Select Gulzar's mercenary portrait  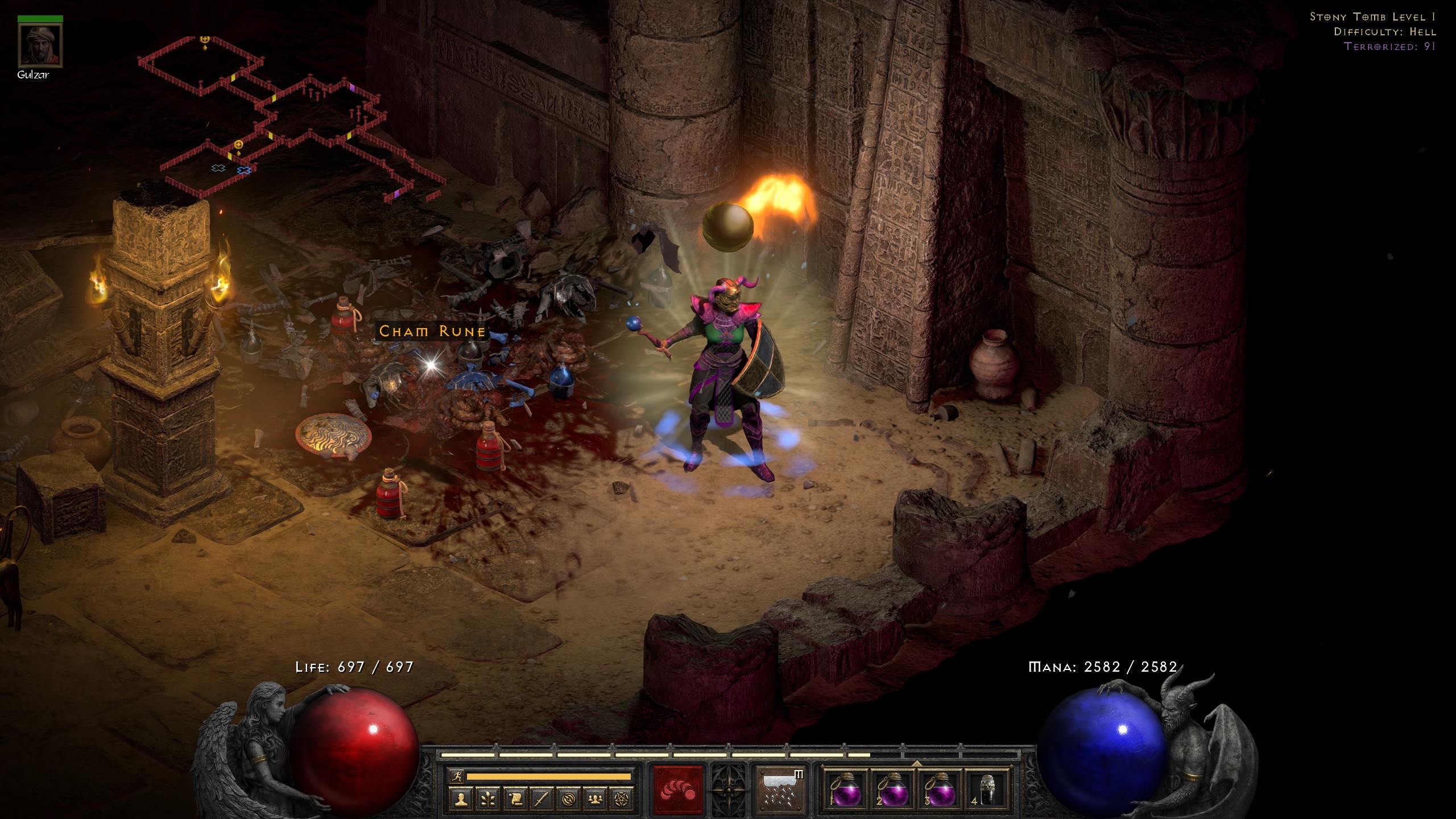(40, 45)
